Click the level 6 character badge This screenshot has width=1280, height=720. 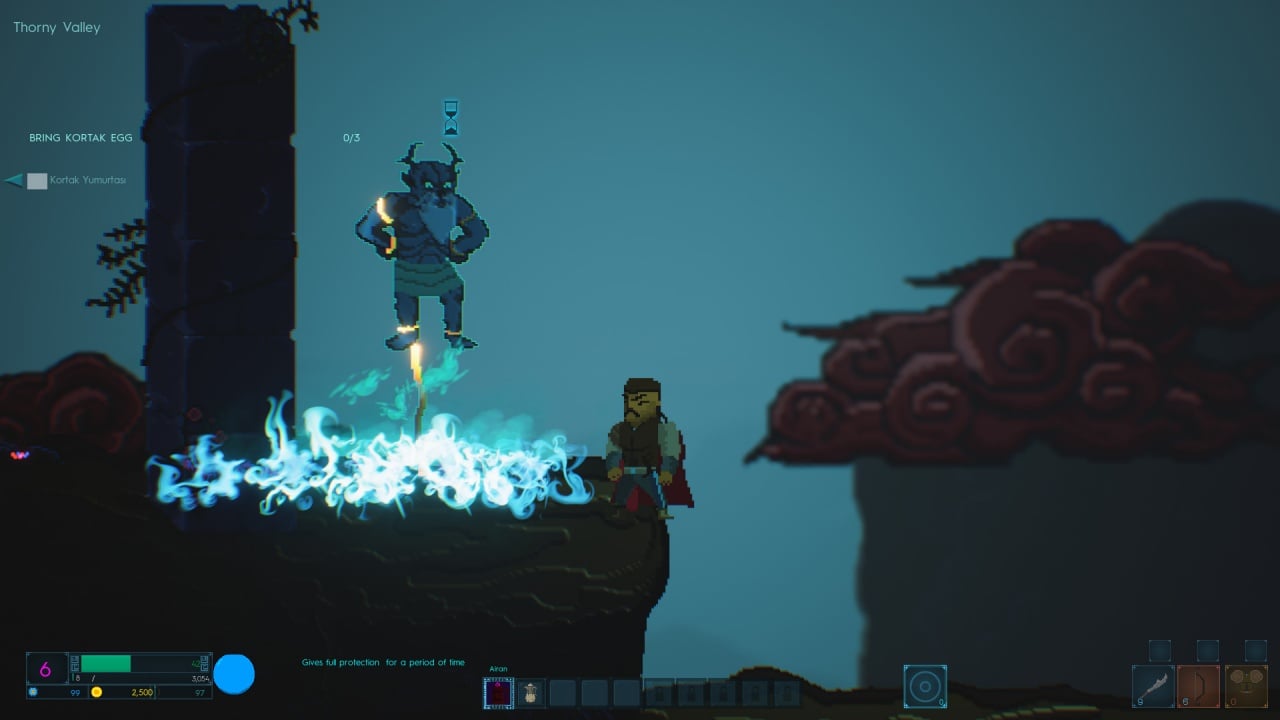click(x=46, y=669)
